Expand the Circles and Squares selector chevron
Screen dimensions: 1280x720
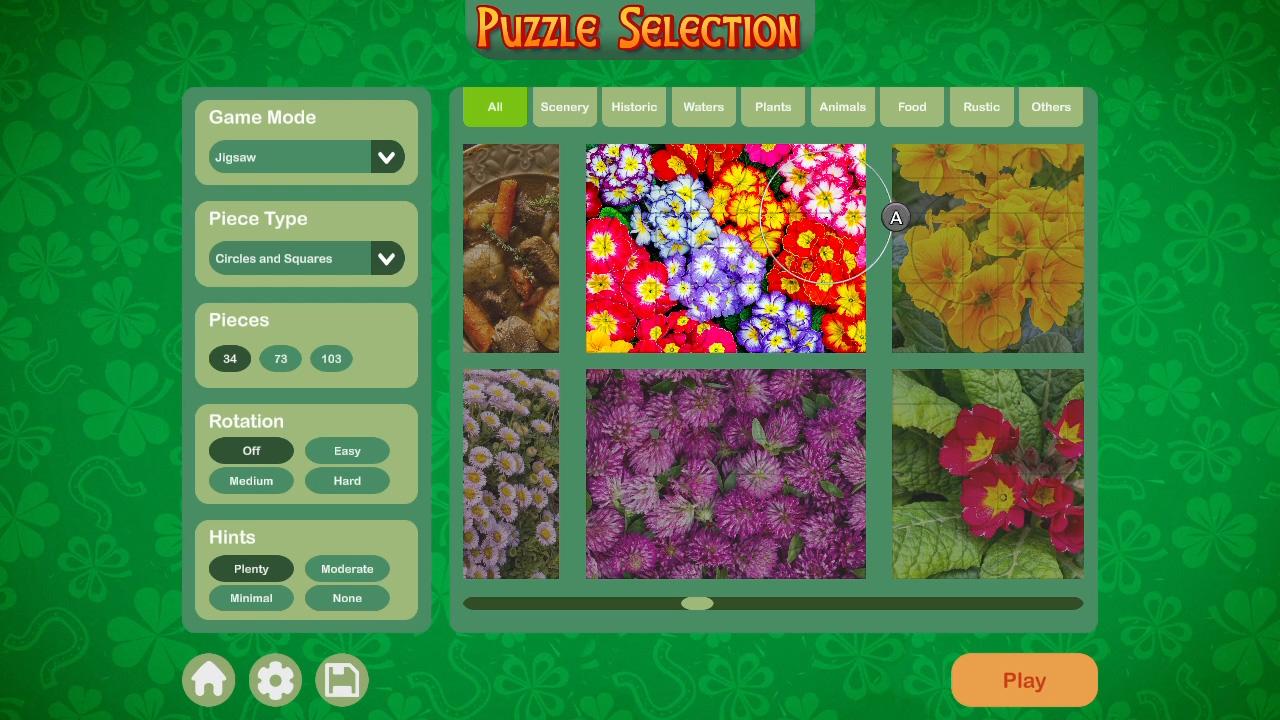388,258
